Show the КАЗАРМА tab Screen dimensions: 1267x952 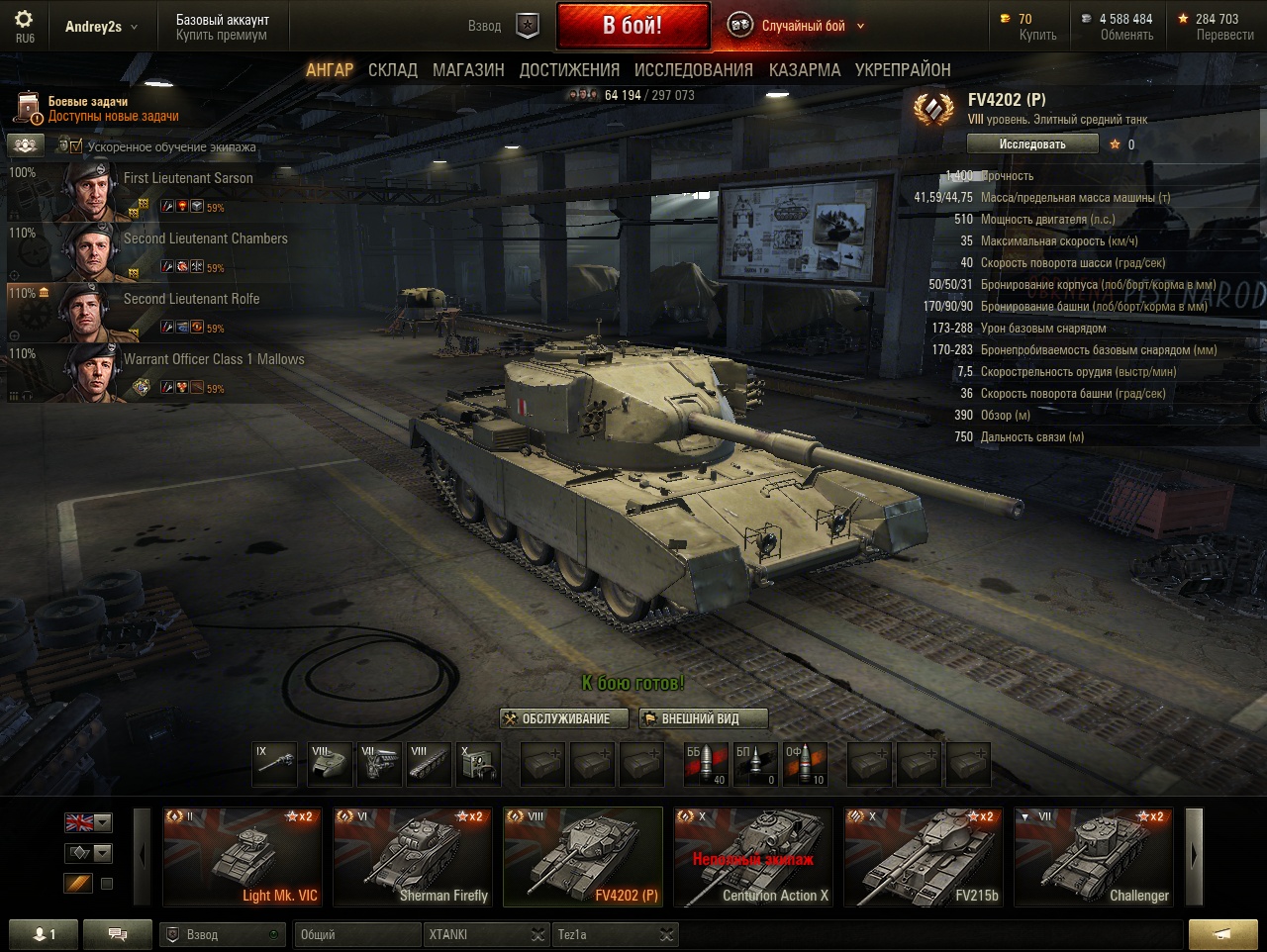(805, 70)
